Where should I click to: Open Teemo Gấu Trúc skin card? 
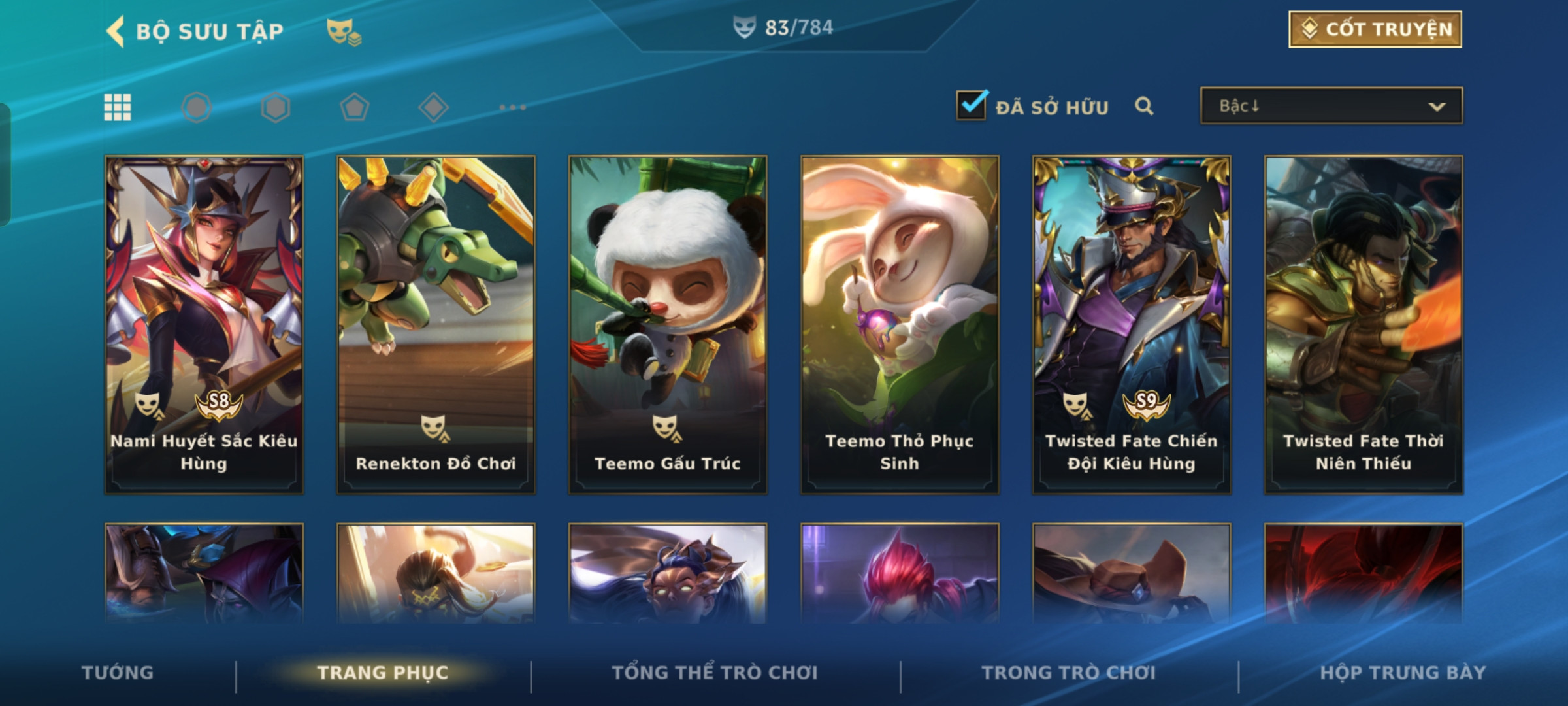click(668, 324)
